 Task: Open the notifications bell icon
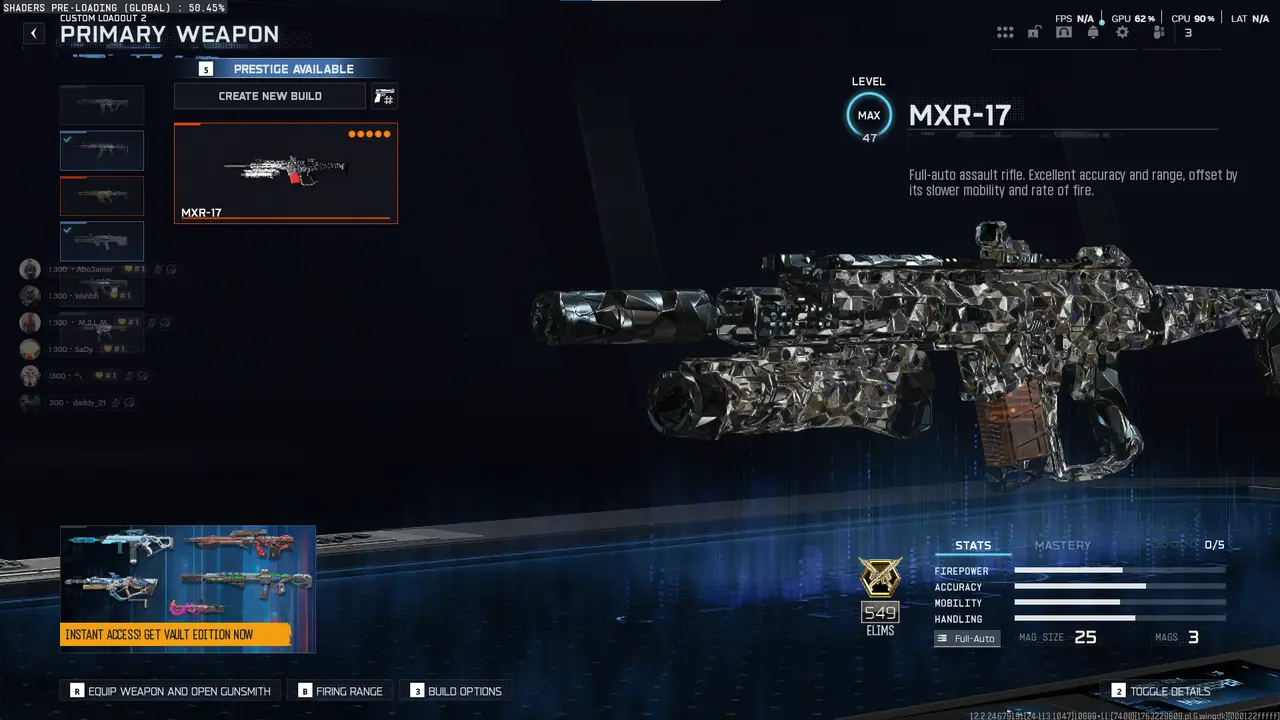[x=1092, y=32]
